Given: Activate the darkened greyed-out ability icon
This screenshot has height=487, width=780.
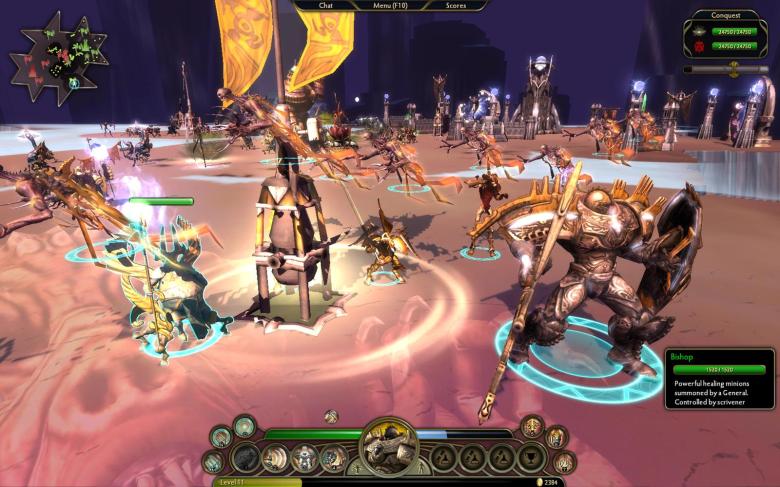Looking at the screenshot, I should pos(245,458).
